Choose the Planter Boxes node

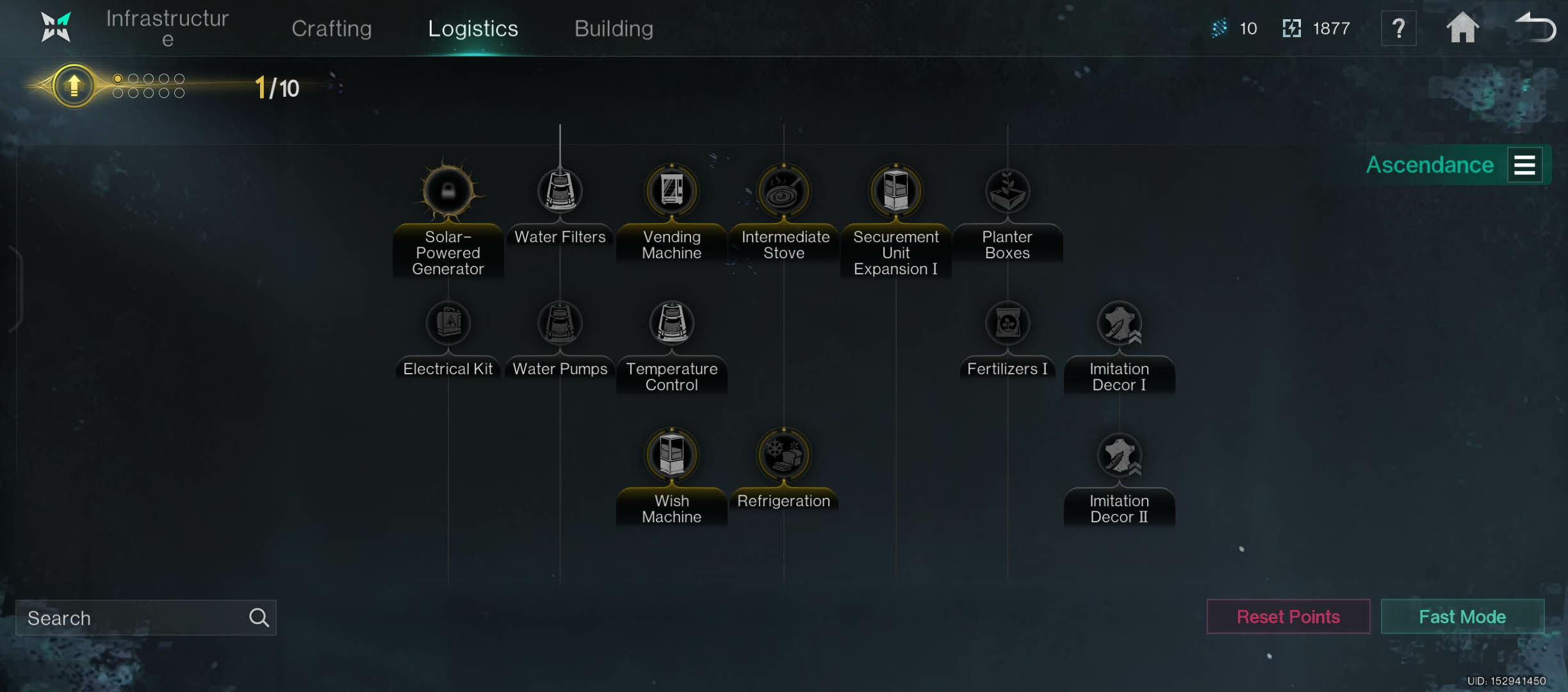[1008, 191]
